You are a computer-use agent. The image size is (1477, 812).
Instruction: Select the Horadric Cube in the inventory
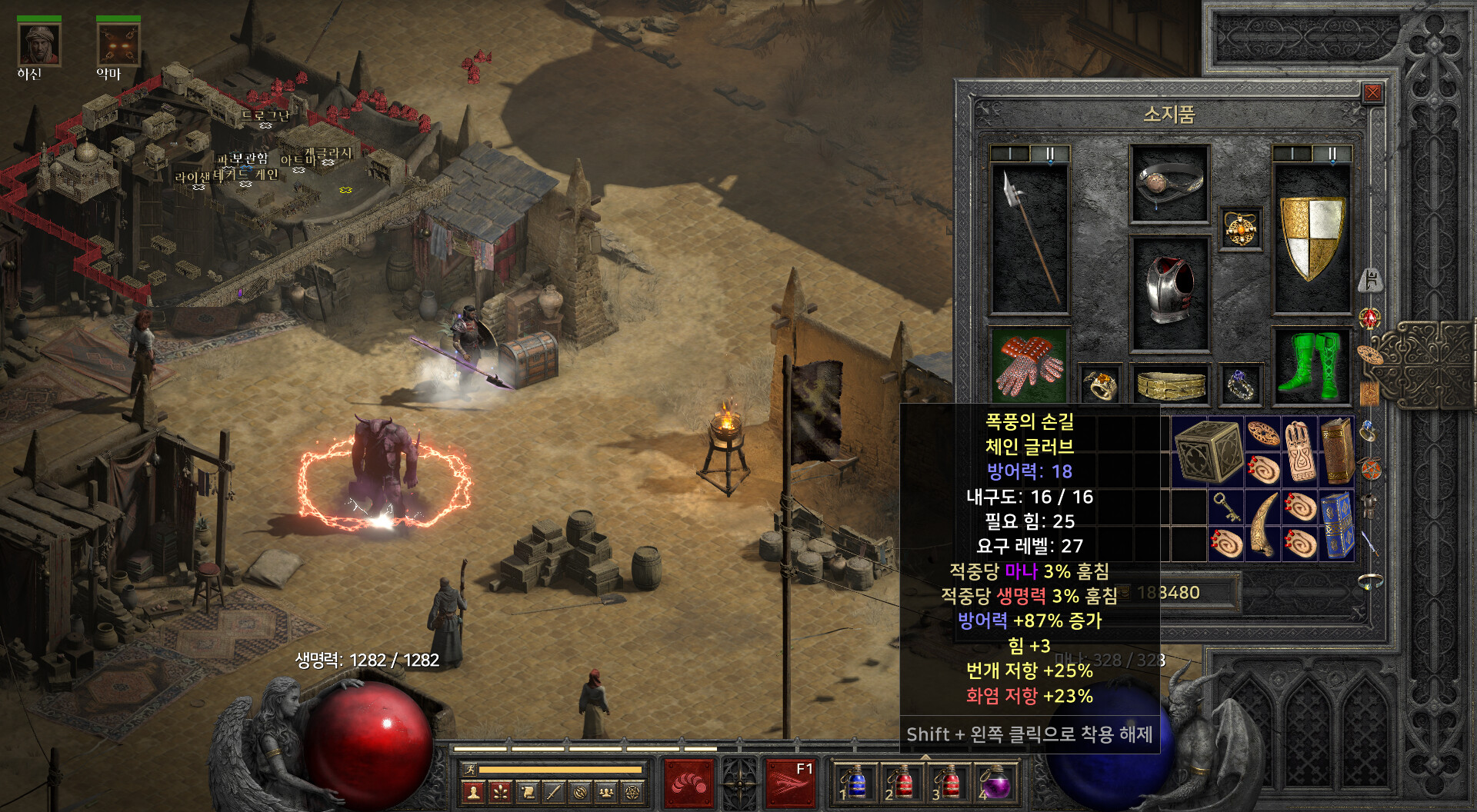[x=1207, y=451]
